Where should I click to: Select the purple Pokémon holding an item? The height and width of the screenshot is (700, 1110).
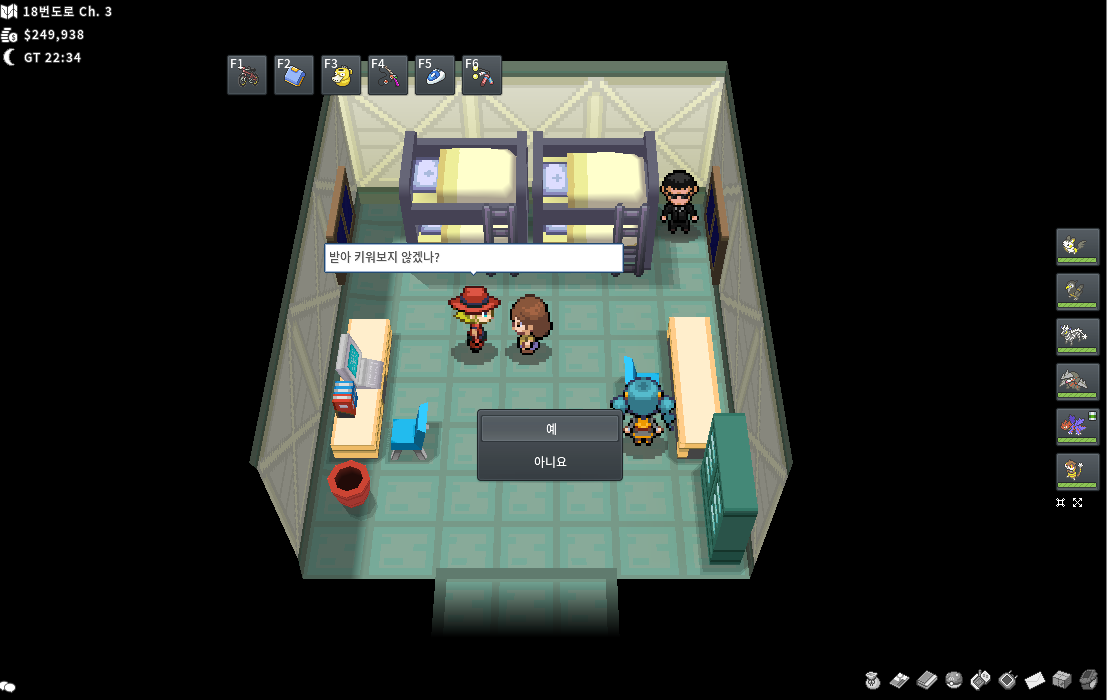pos(1077,426)
